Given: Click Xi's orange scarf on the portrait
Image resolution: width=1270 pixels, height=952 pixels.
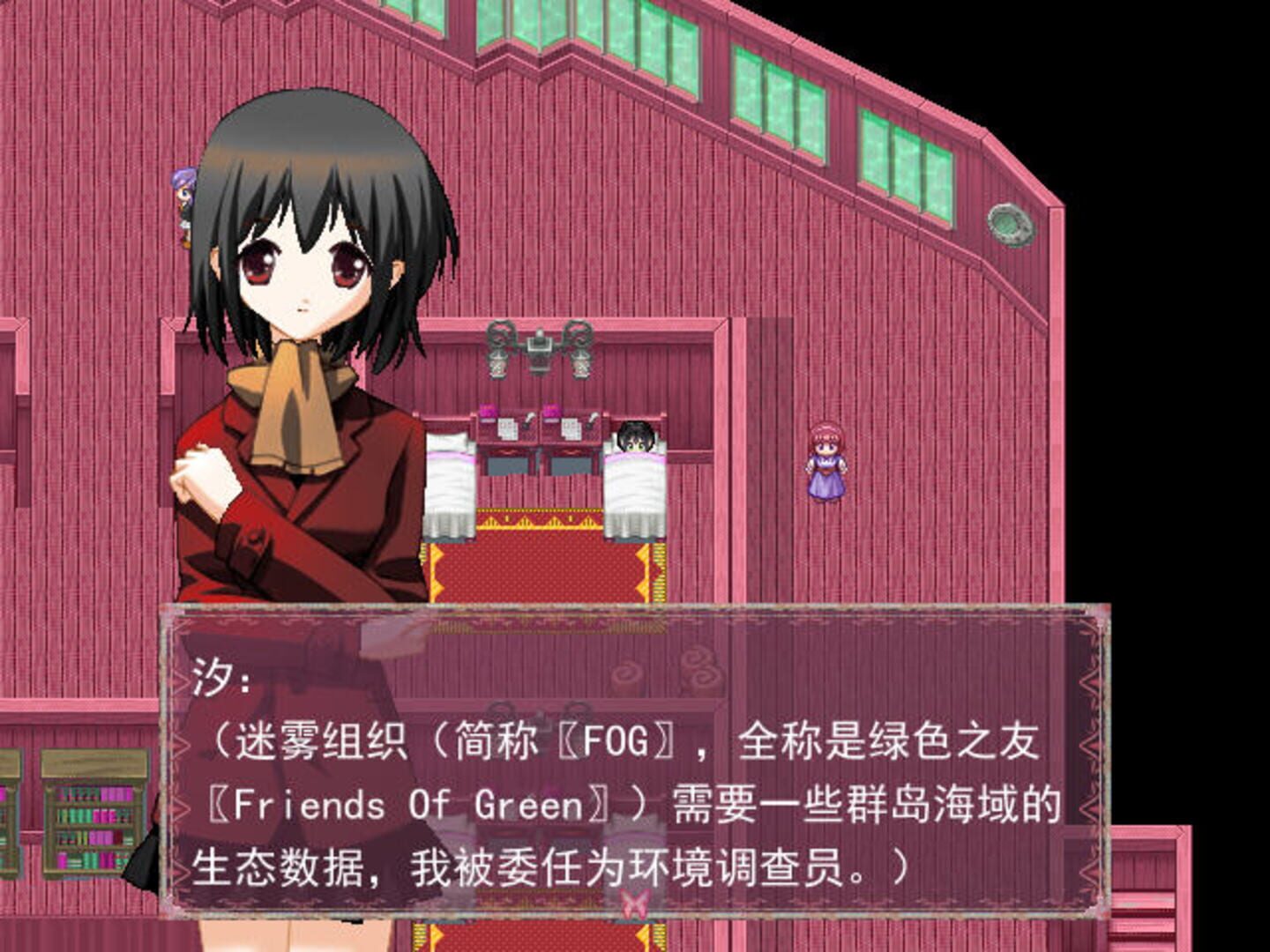Looking at the screenshot, I should 291,405.
